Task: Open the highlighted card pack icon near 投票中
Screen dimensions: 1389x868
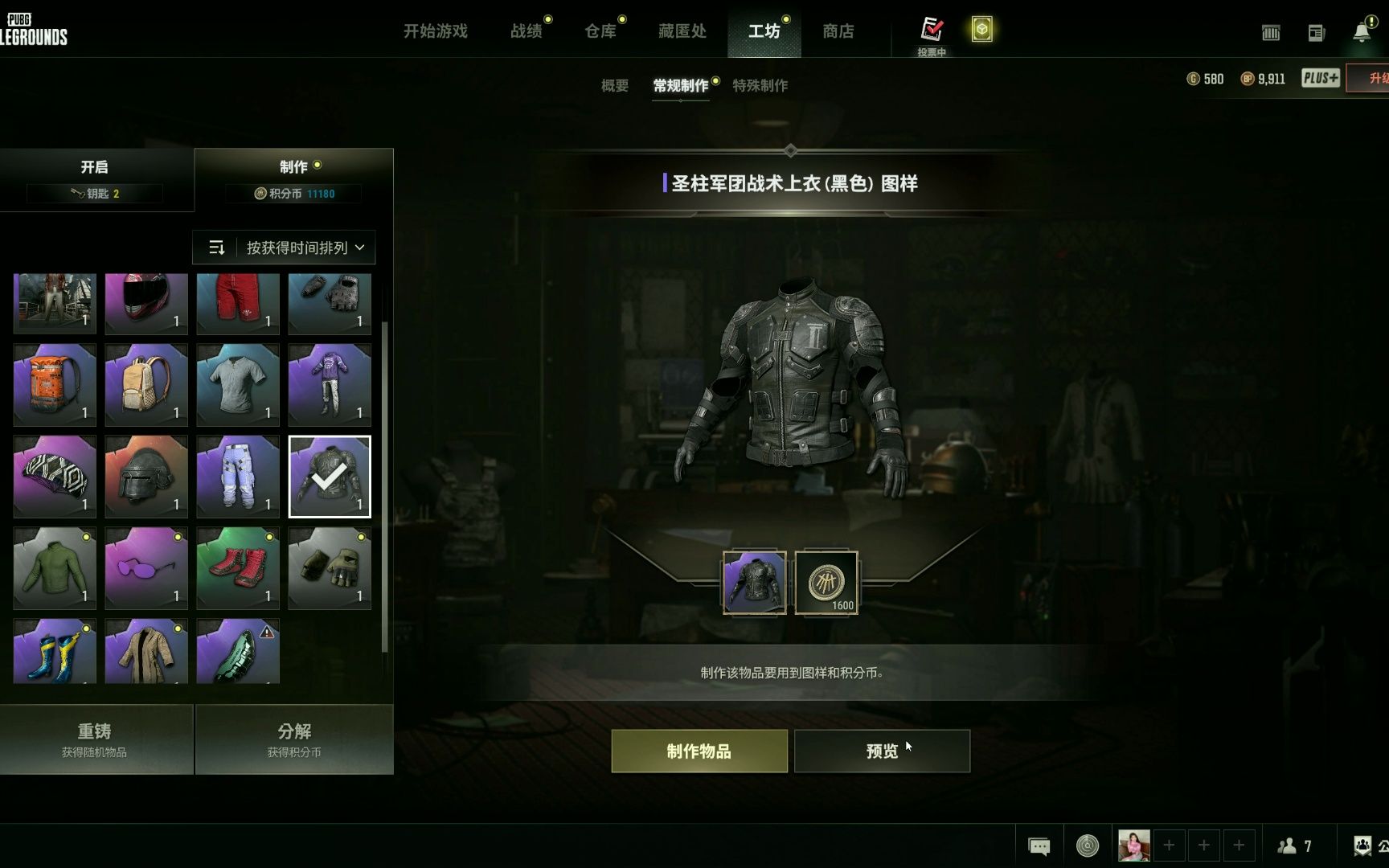Action: click(x=982, y=28)
